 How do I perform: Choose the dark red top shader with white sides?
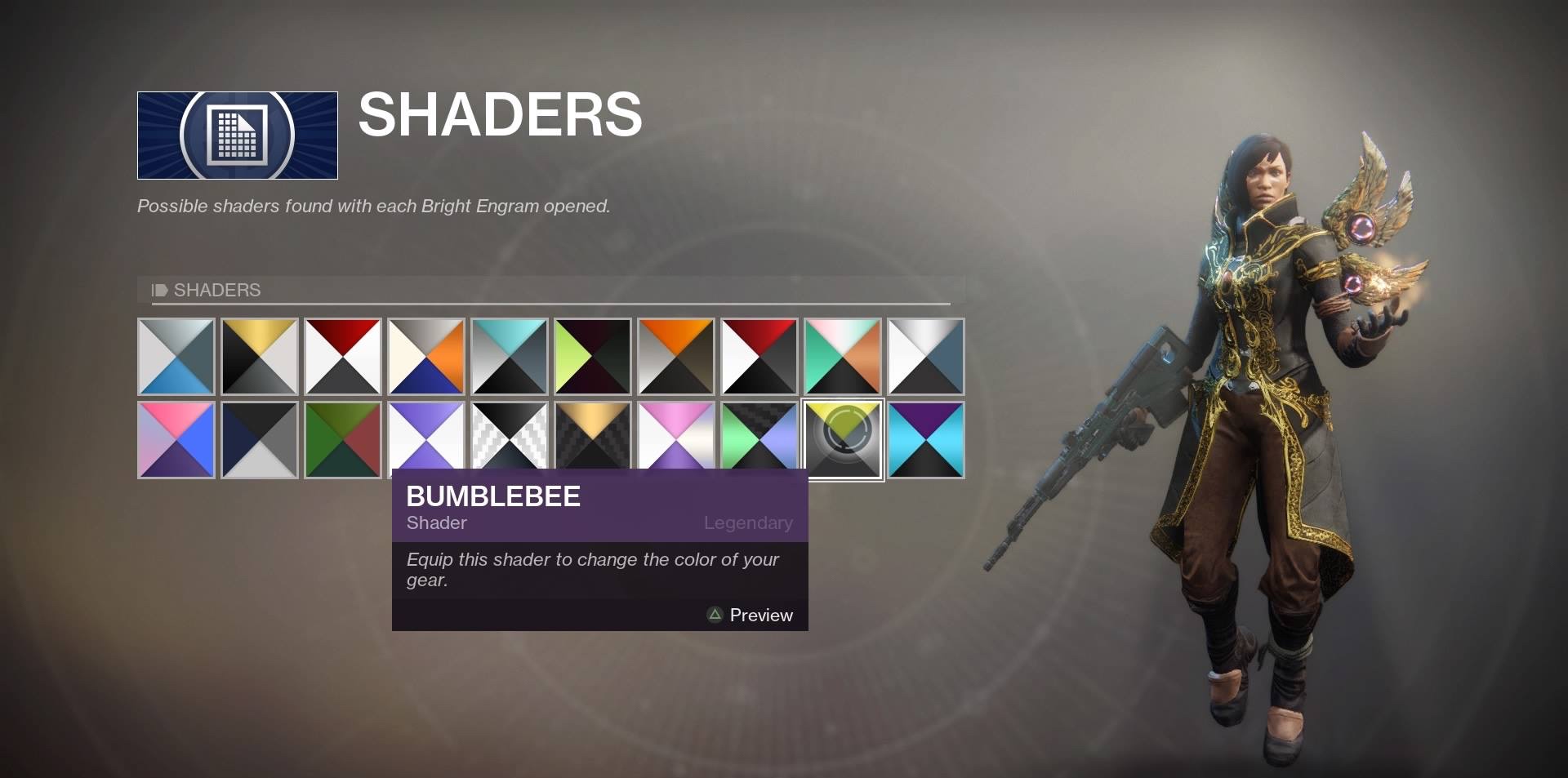tap(343, 357)
